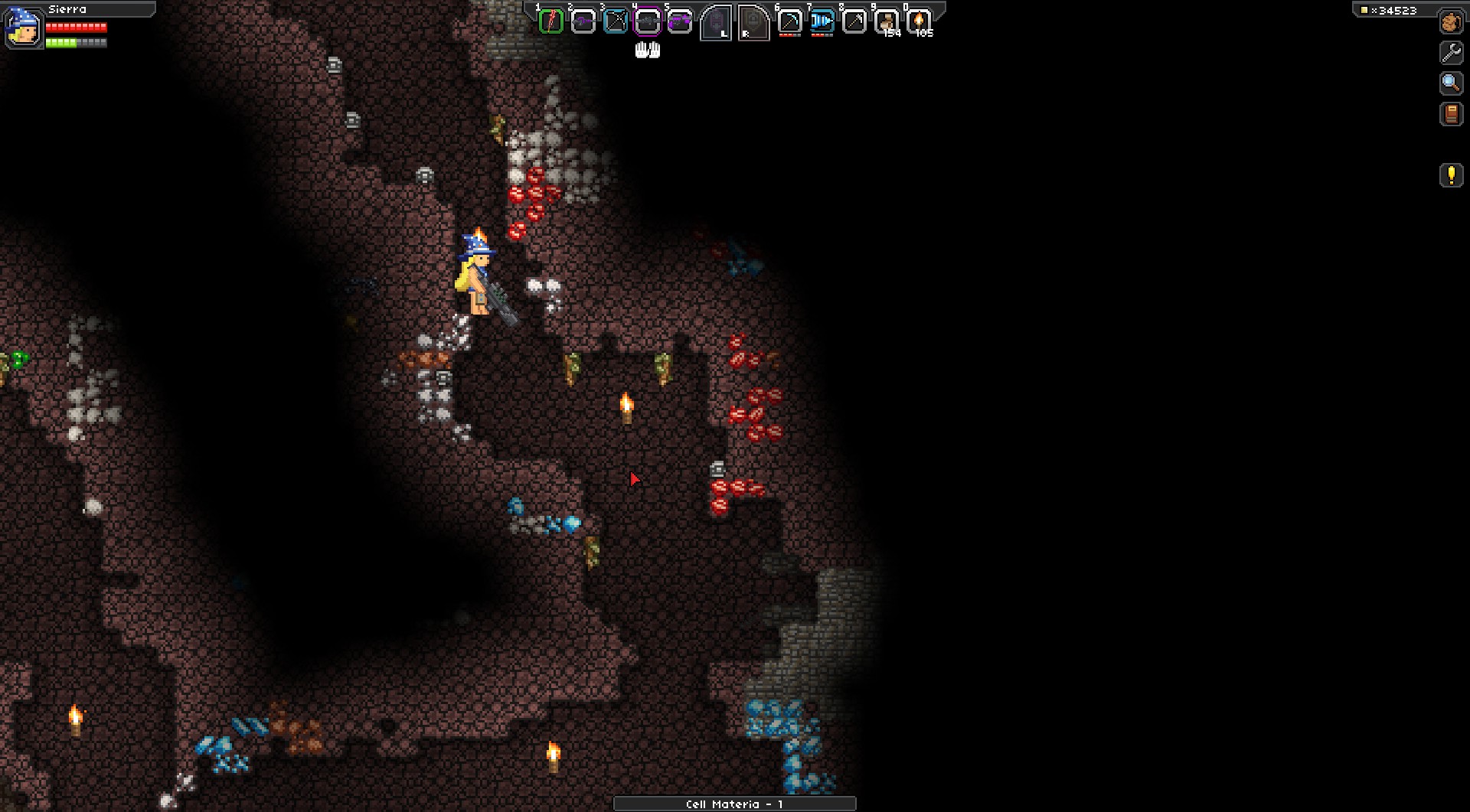
Task: Open the codex book
Action: tap(1451, 114)
